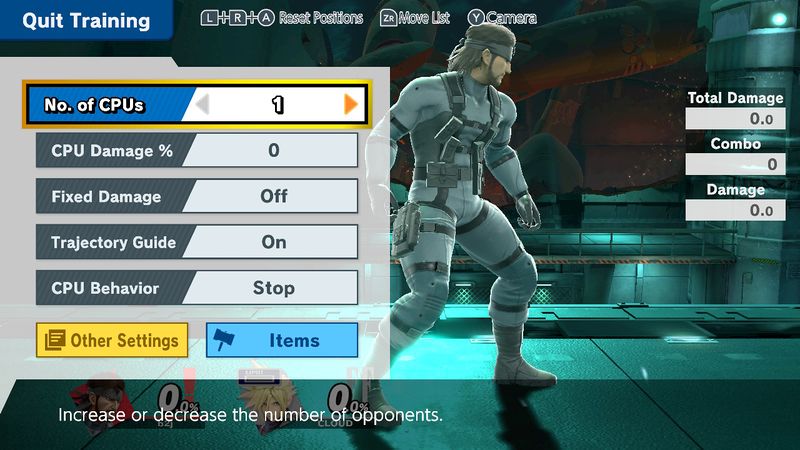Switch the Trajectory Guide setting
The width and height of the screenshot is (800, 450).
point(197,242)
